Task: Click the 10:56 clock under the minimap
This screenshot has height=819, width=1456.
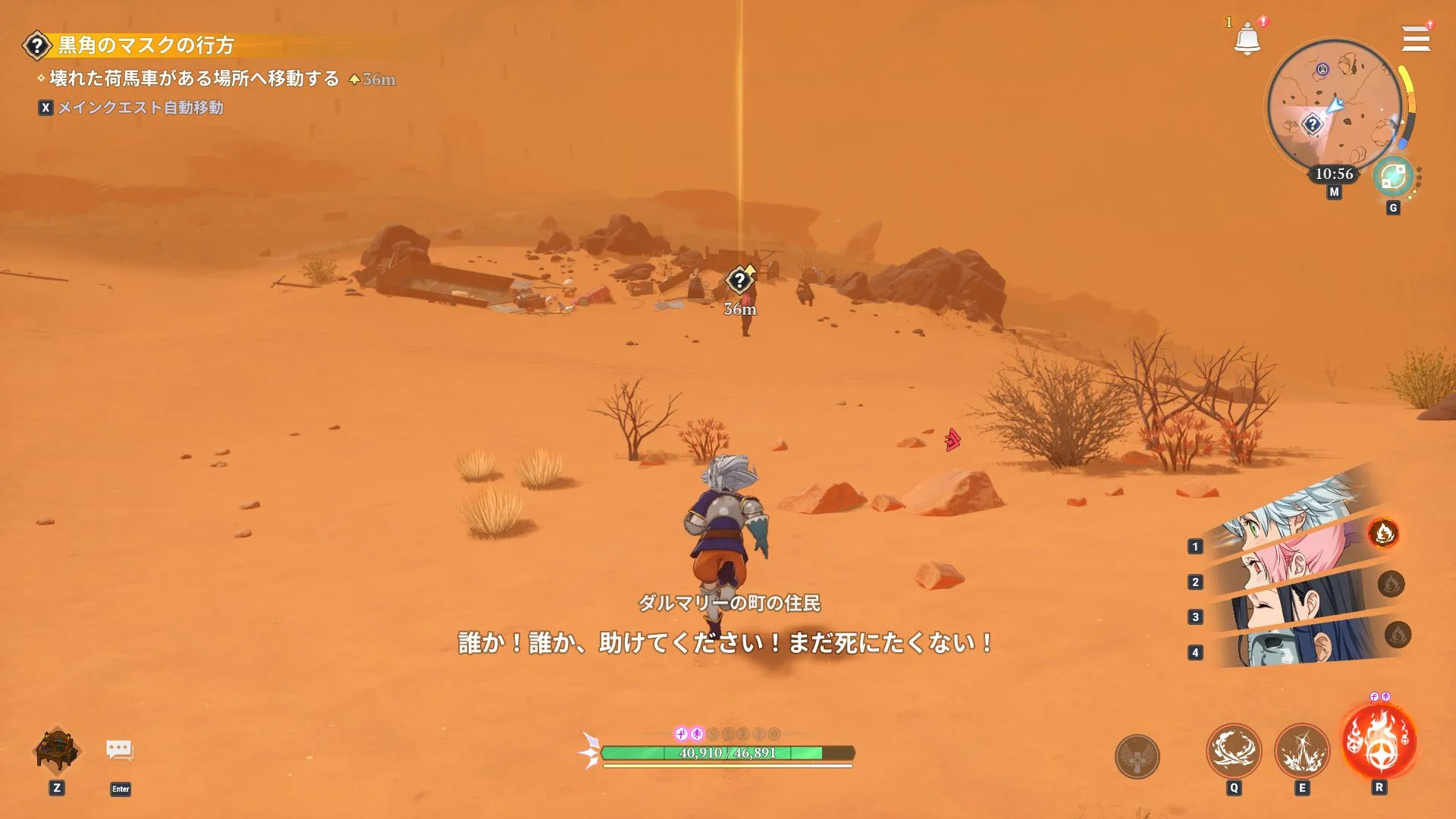Action: tap(1335, 174)
